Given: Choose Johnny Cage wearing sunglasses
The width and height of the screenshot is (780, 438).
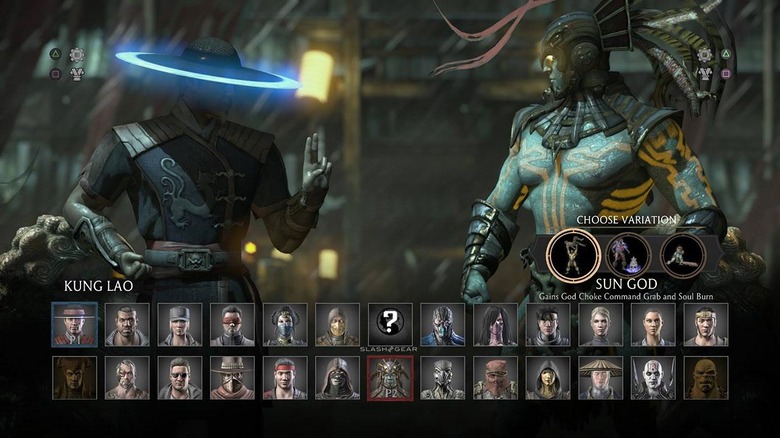Looking at the screenshot, I should tap(180, 378).
